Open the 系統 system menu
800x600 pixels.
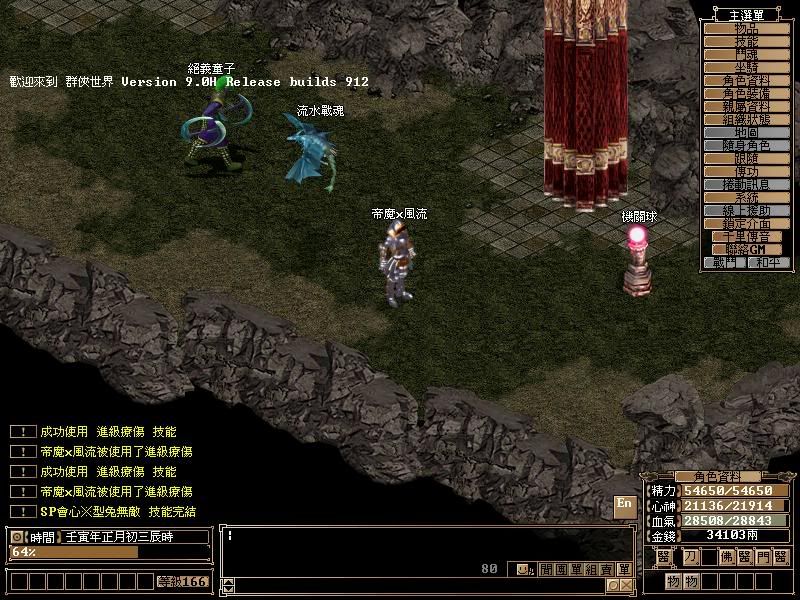point(748,198)
